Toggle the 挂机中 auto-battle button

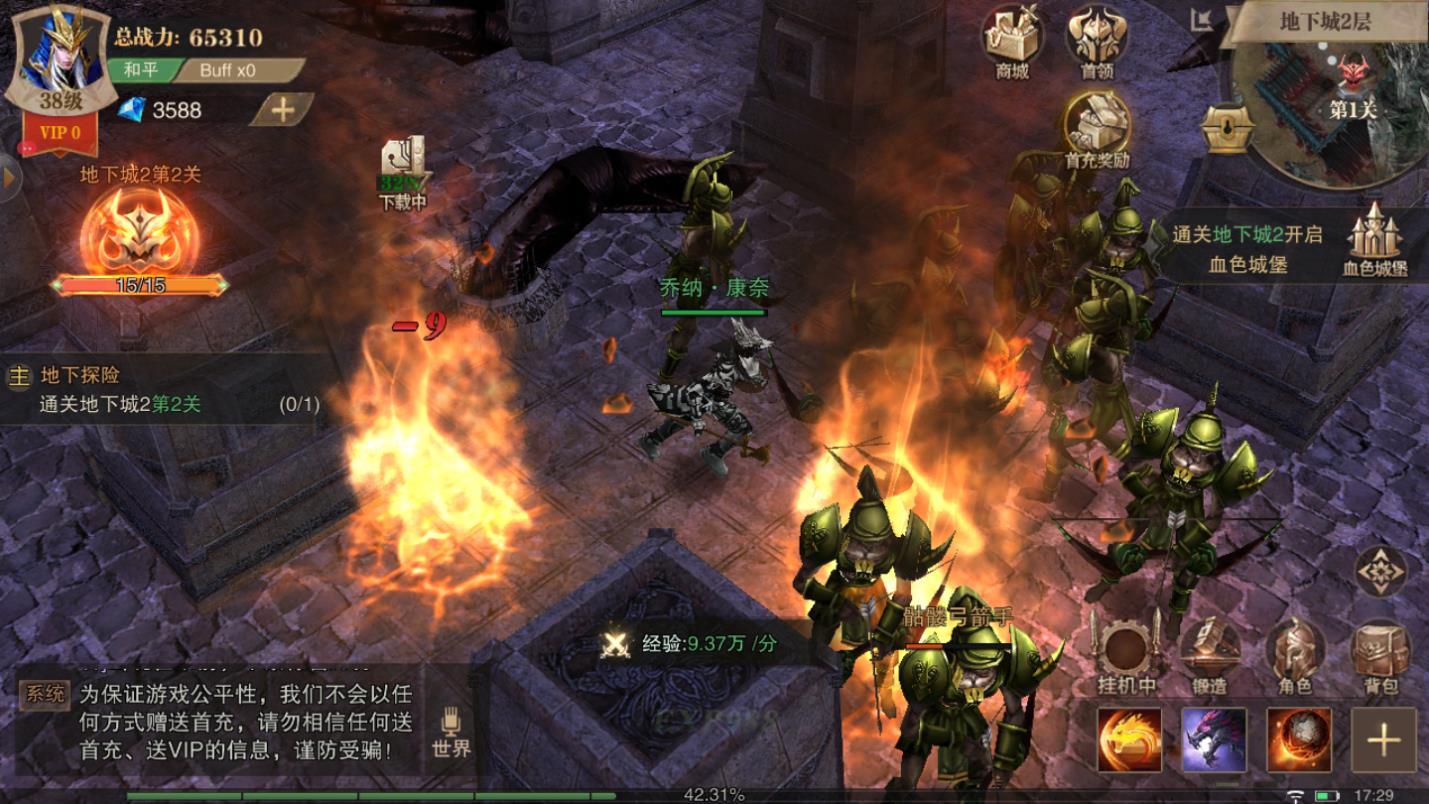coord(1127,654)
